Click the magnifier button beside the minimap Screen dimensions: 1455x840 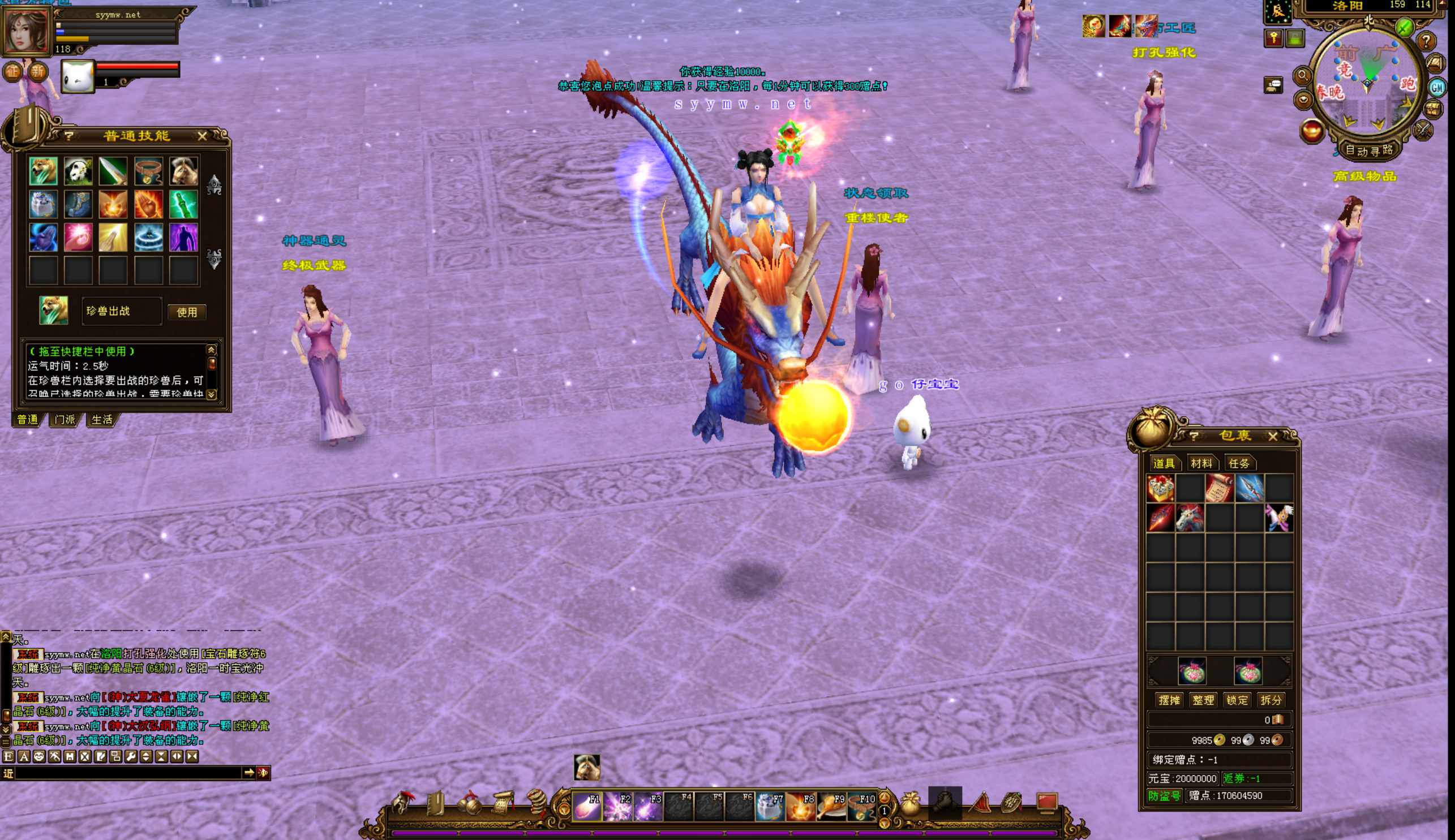(x=1303, y=76)
